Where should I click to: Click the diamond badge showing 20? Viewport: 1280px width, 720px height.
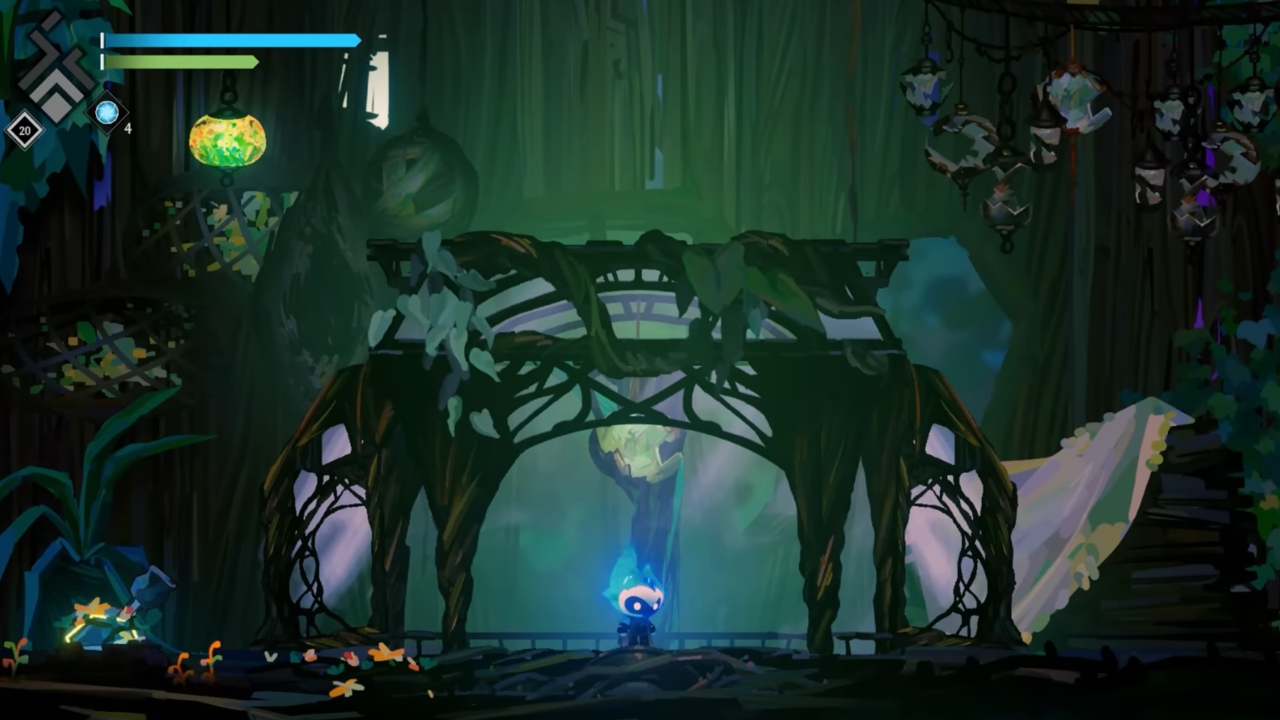(24, 129)
